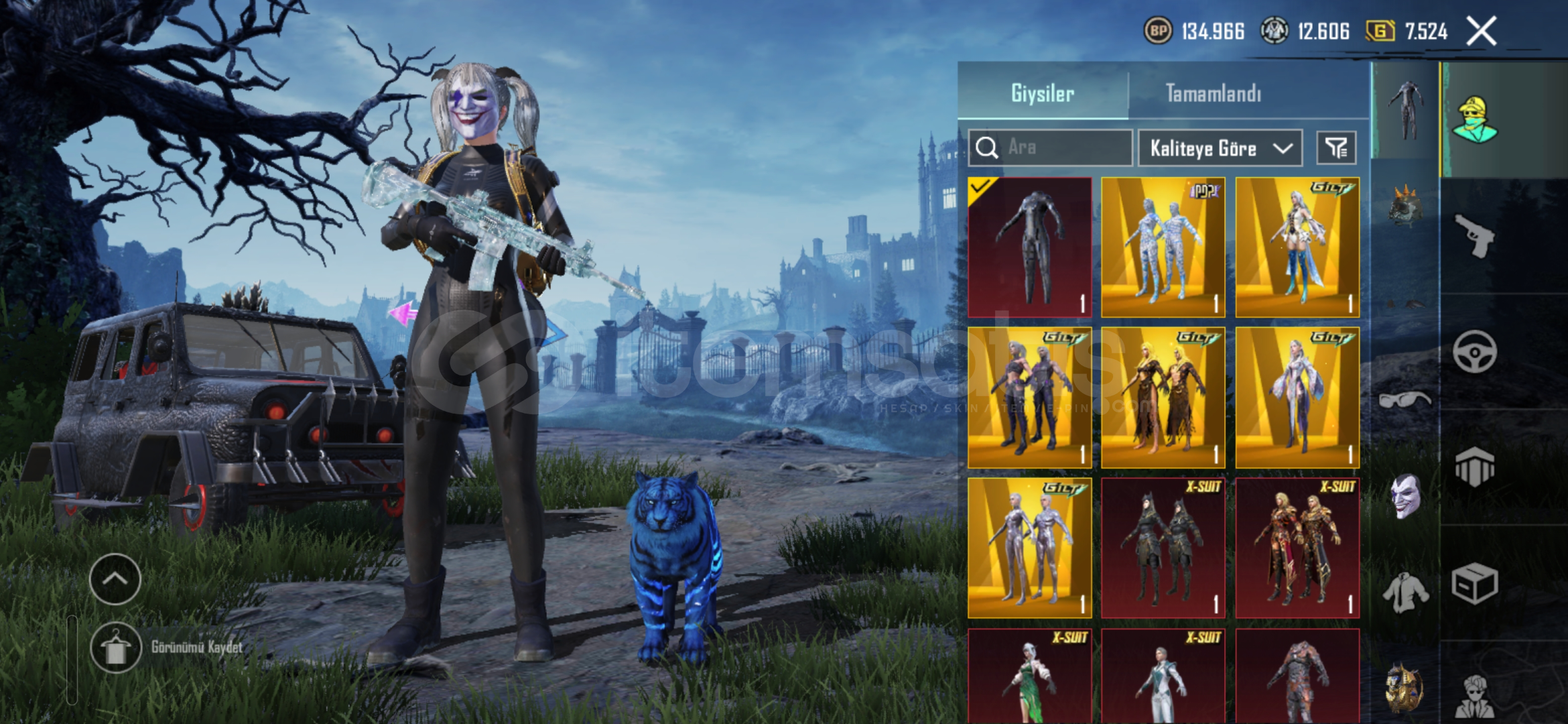Choose the gold-armored X-SUIT outfit
This screenshot has width=1568, height=724.
coord(1297,548)
